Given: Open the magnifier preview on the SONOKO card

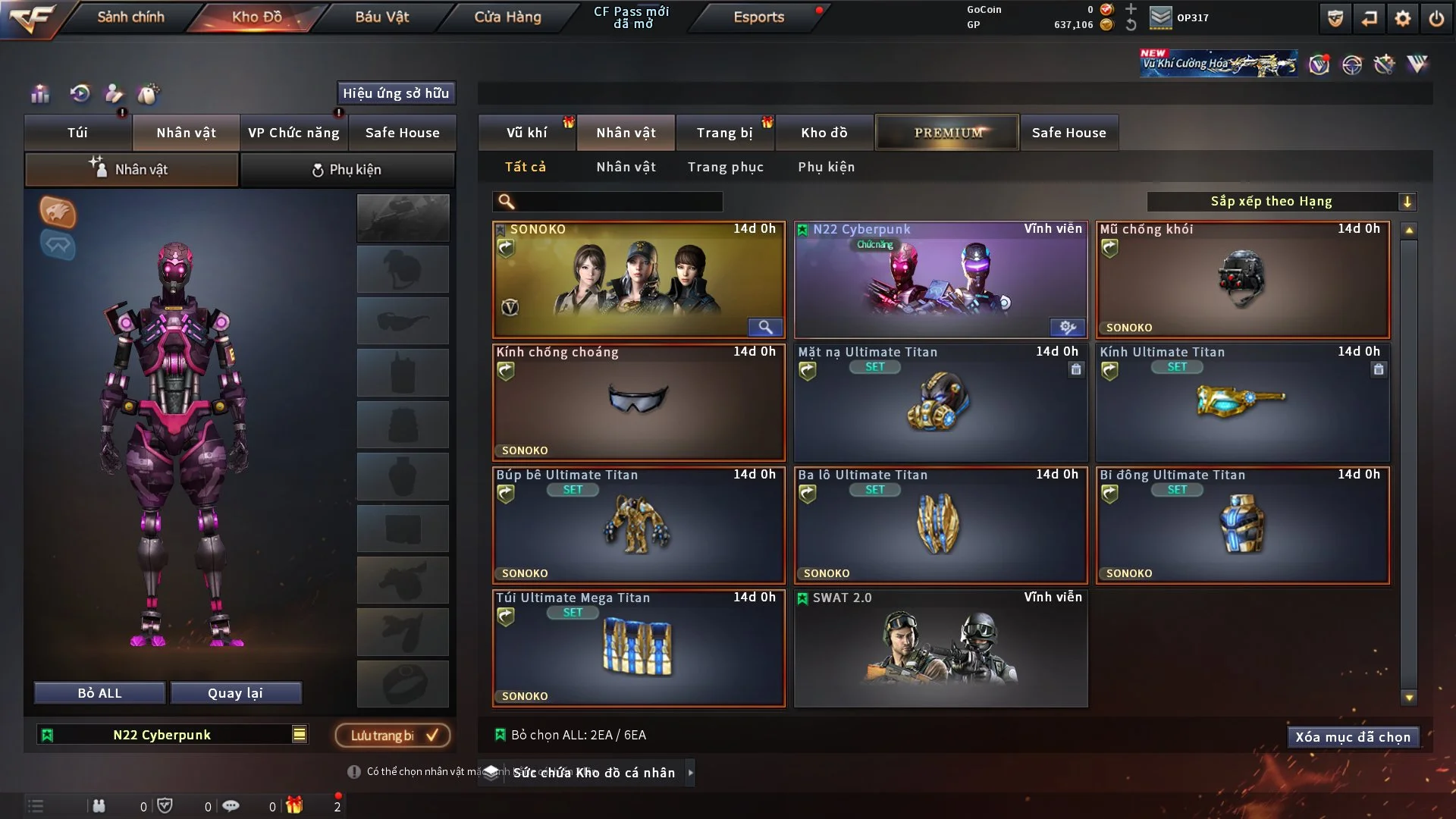Looking at the screenshot, I should coord(764,327).
